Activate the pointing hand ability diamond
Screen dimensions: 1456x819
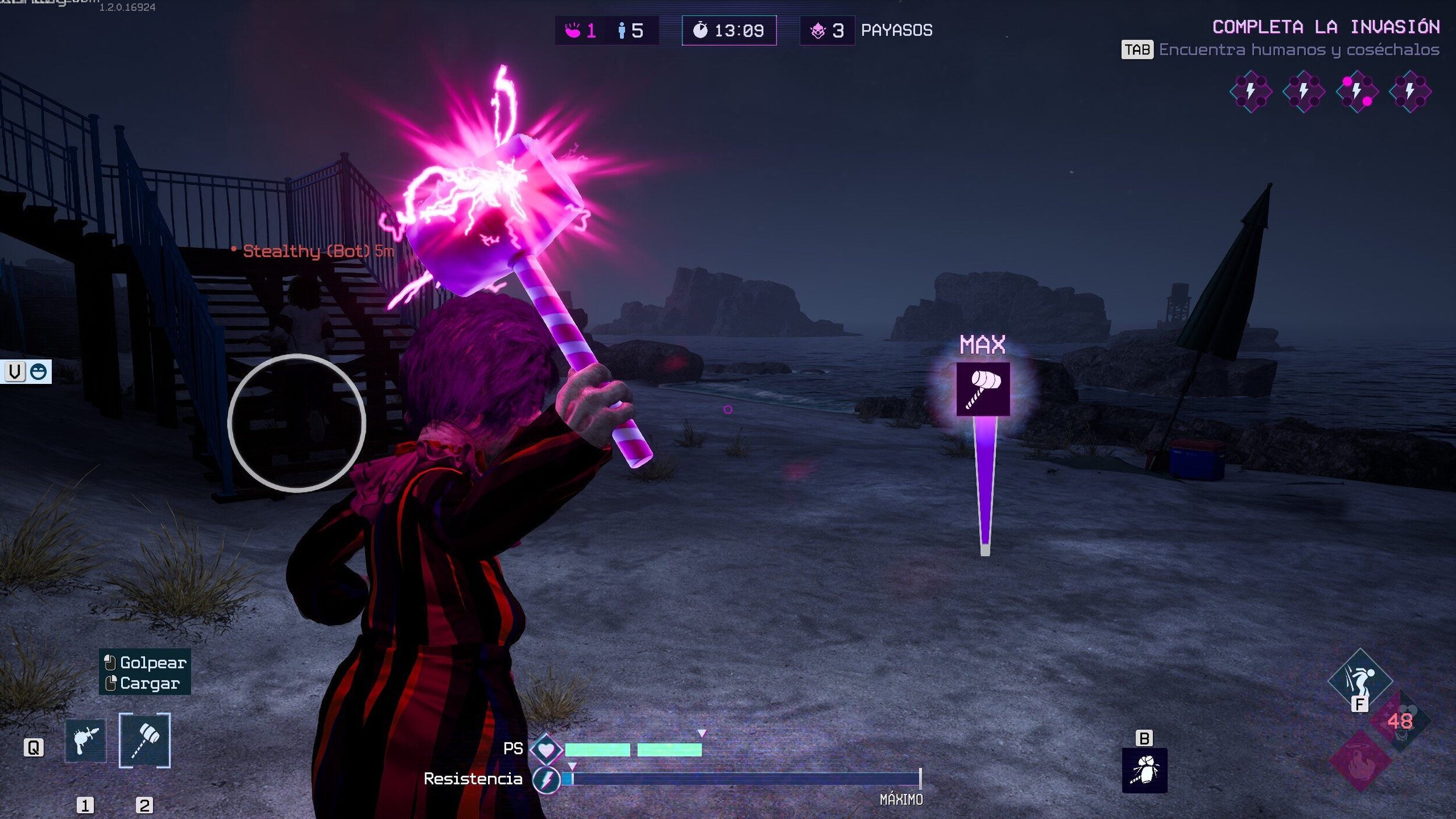coord(1360,761)
